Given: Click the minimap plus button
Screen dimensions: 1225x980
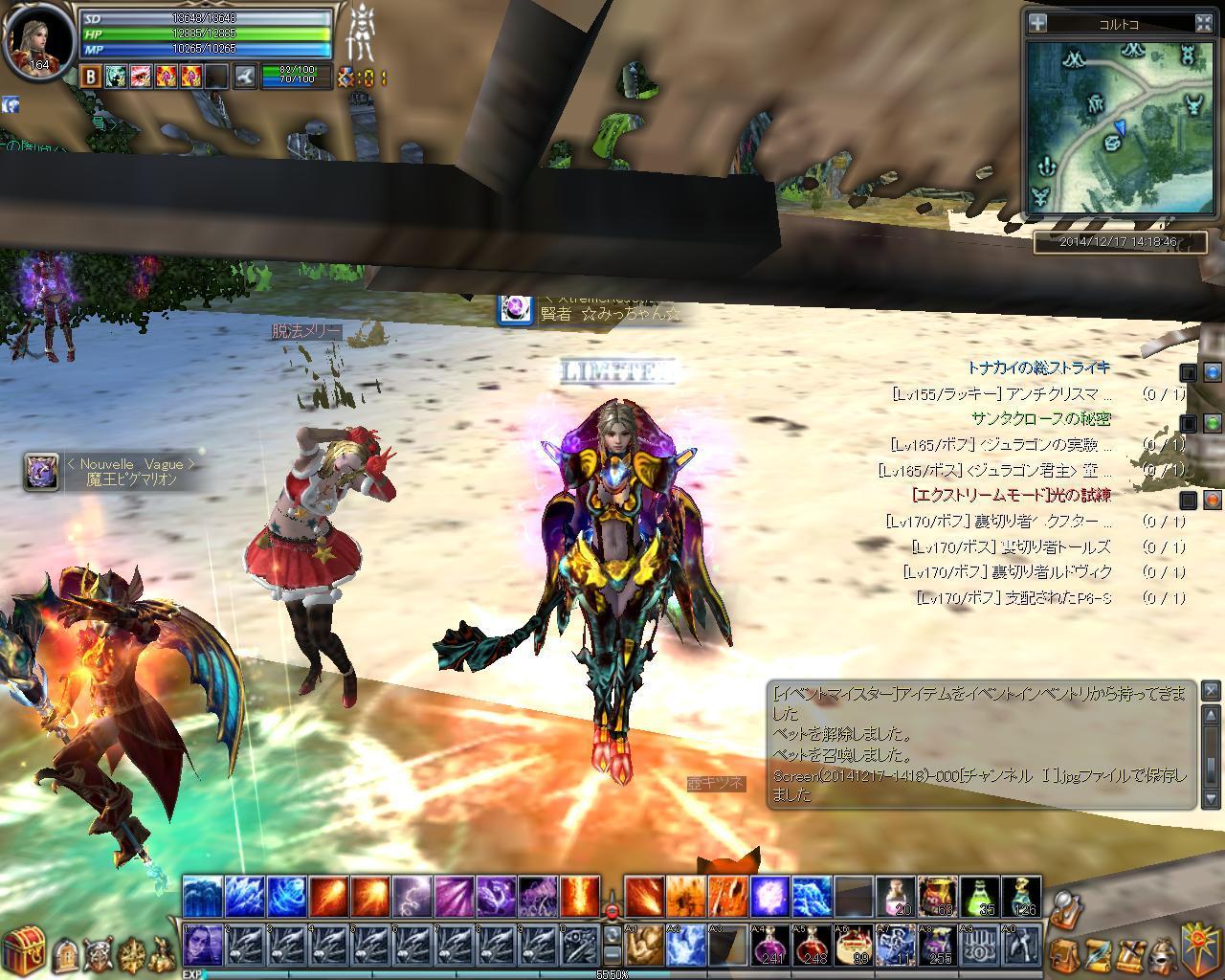Looking at the screenshot, I should 1037,23.
